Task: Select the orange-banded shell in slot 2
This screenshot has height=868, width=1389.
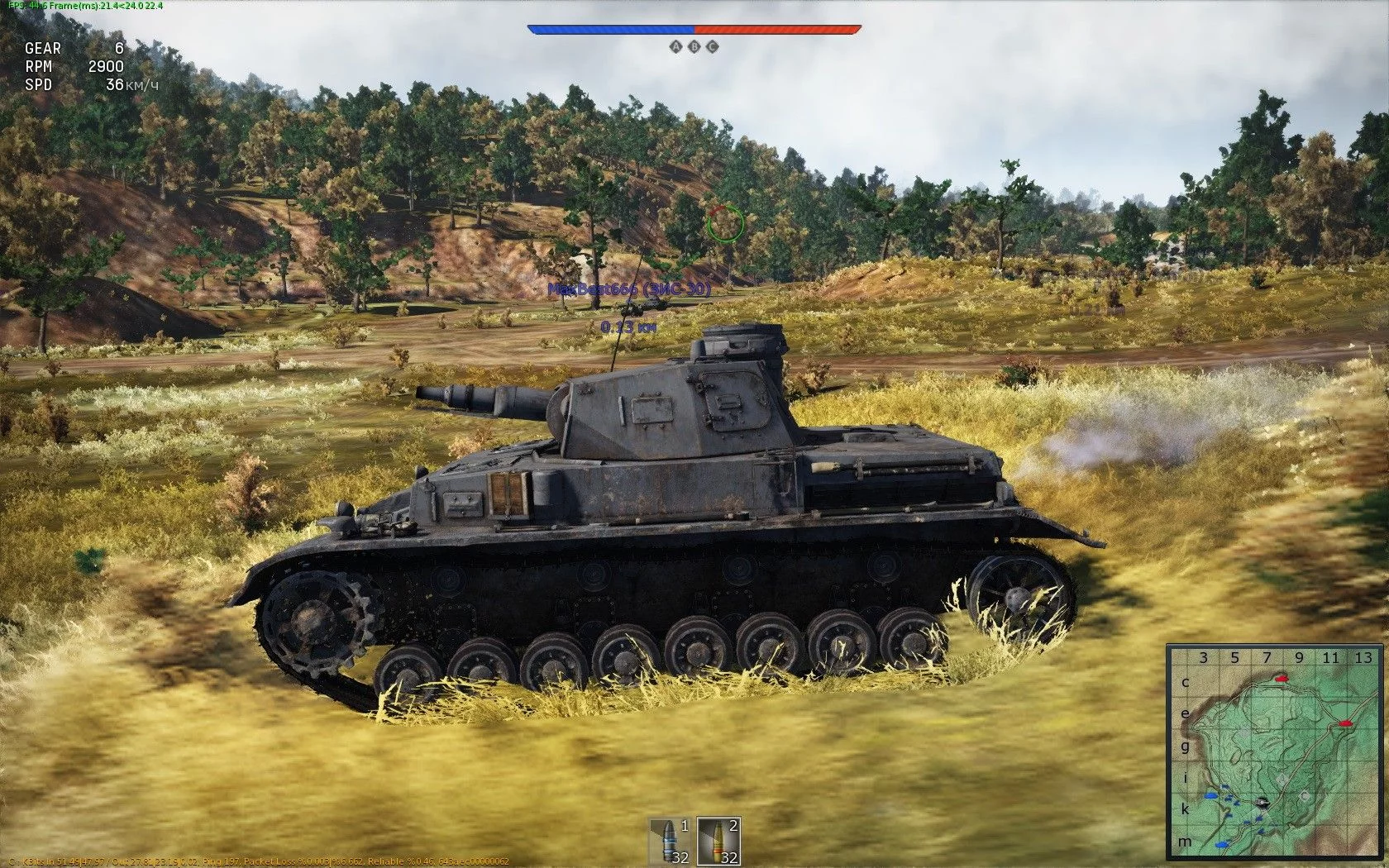Action: coord(718,841)
